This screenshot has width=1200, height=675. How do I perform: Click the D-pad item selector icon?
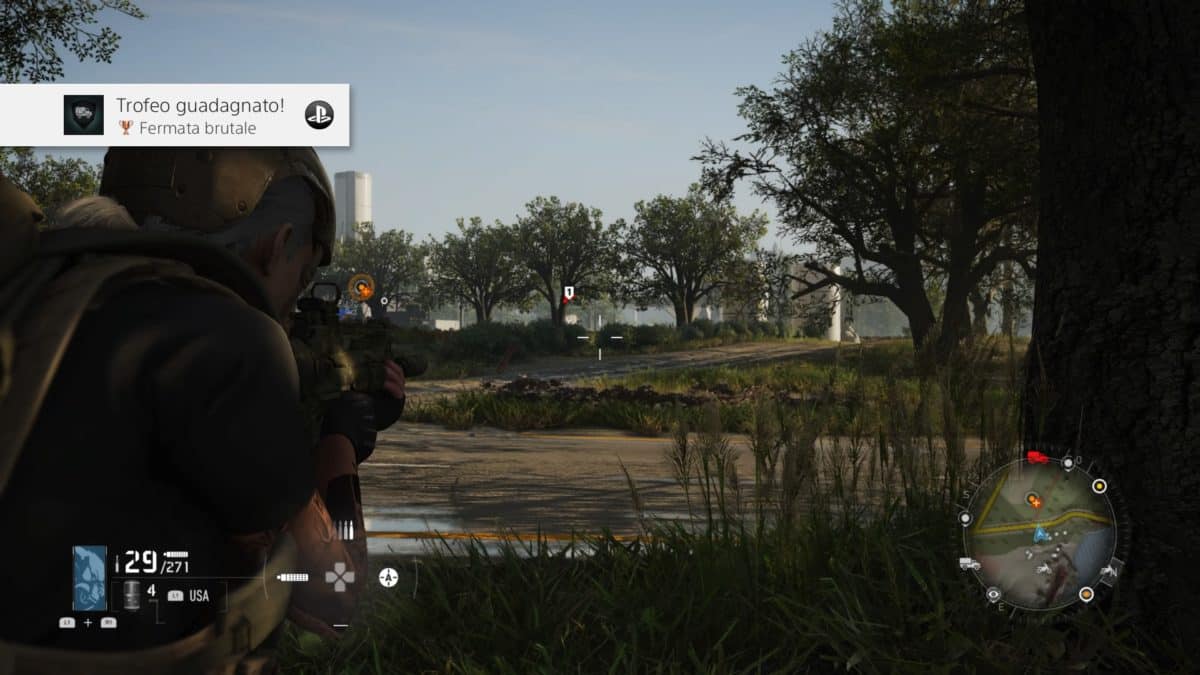[340, 577]
